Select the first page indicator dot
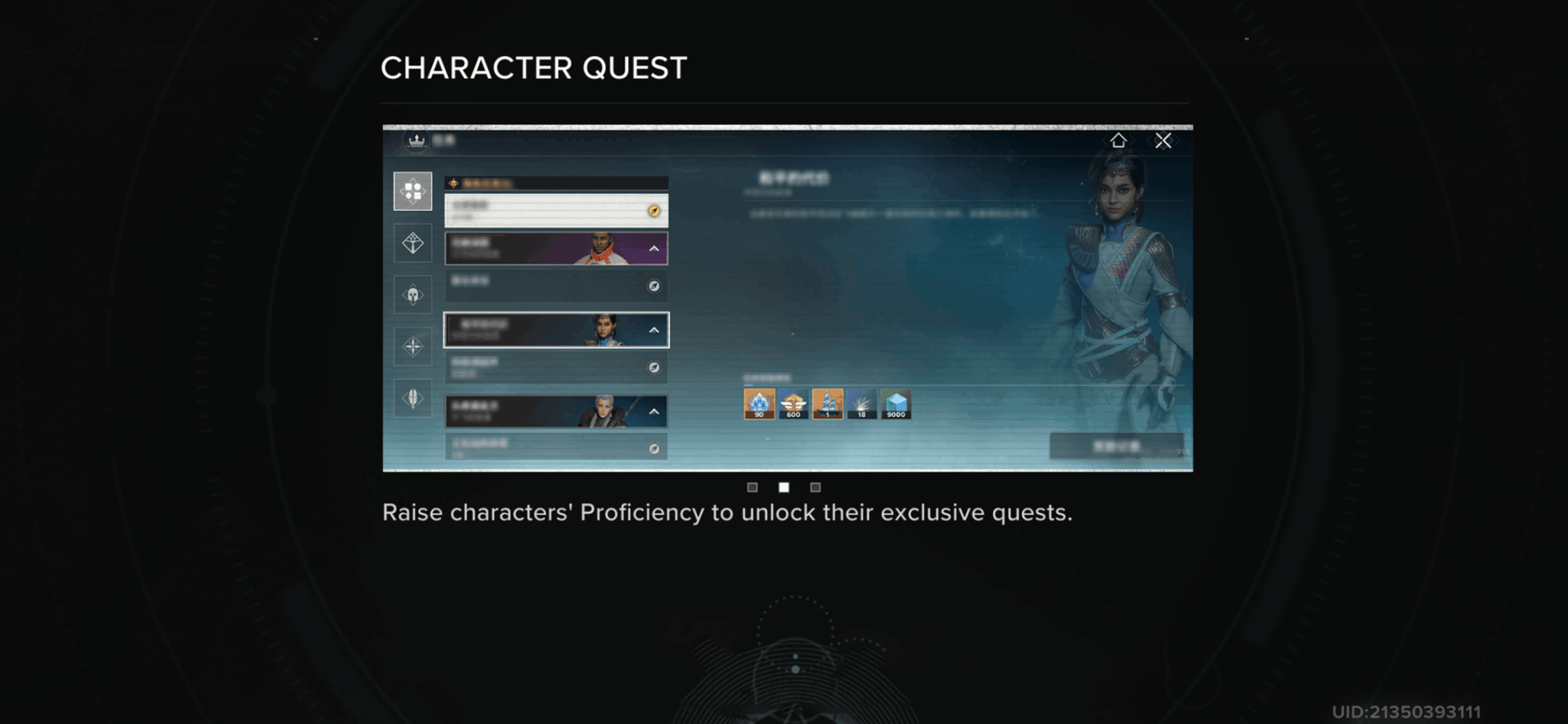Image resolution: width=1568 pixels, height=724 pixels. pyautogui.click(x=754, y=487)
